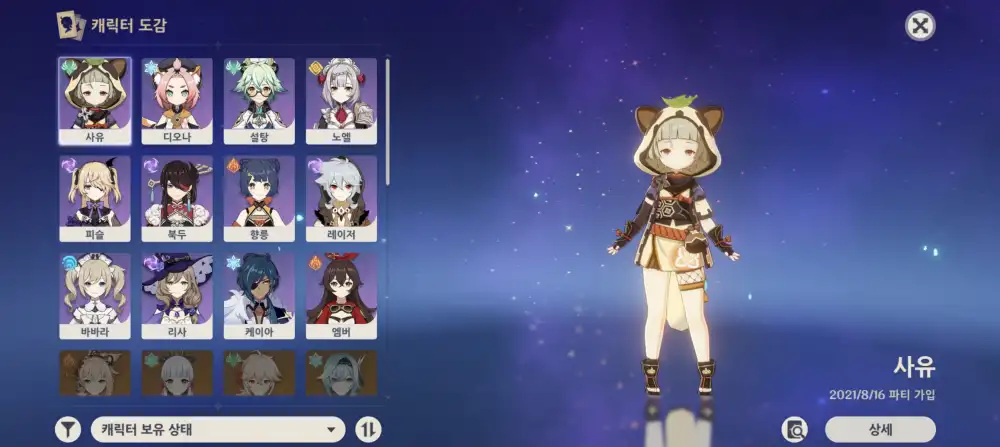Choose the 북두 character card
This screenshot has width=1000, height=447.
click(x=177, y=198)
